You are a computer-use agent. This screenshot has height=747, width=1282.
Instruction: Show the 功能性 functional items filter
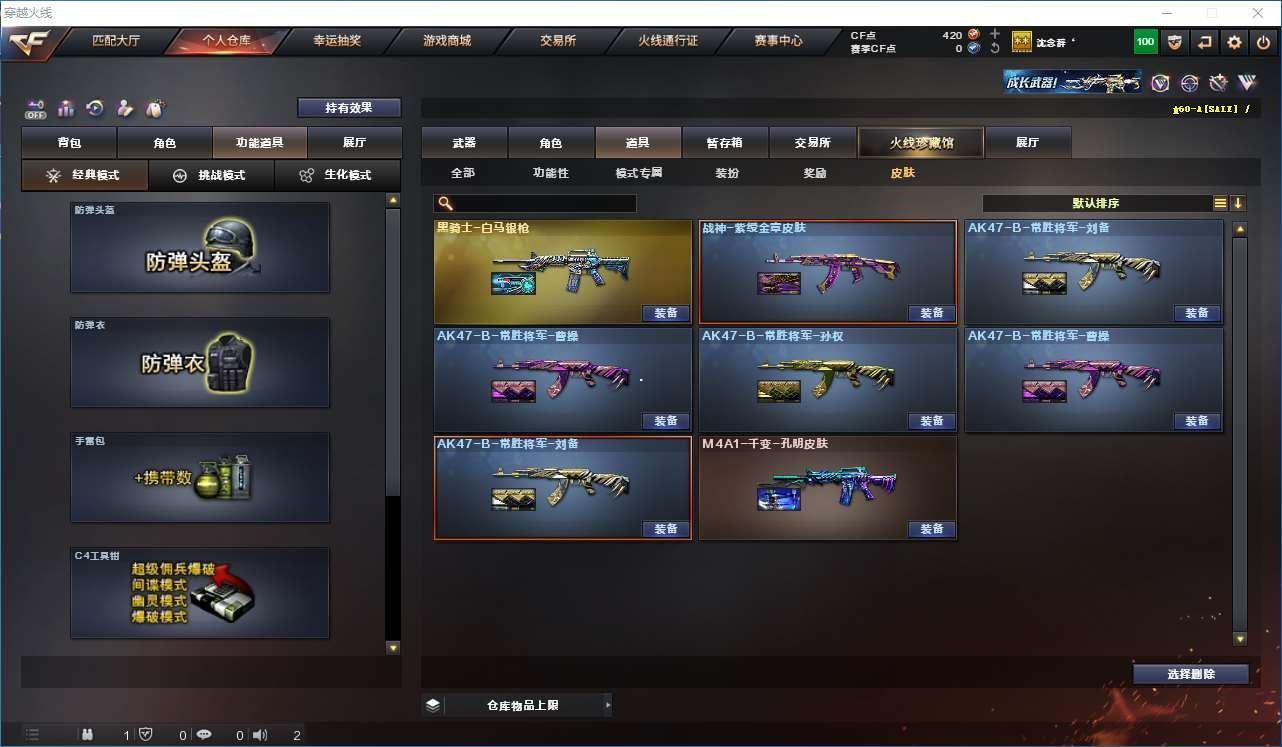coord(550,173)
